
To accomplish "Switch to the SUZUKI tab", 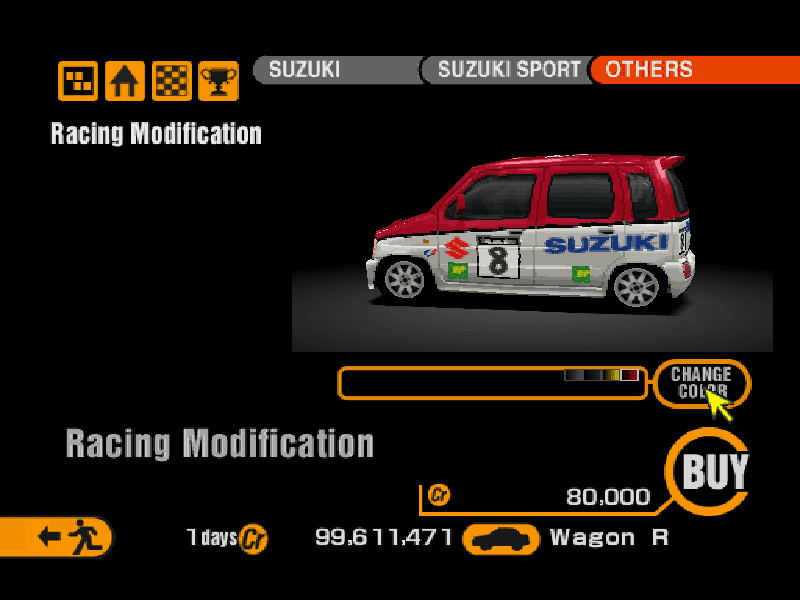I will tap(335, 70).
